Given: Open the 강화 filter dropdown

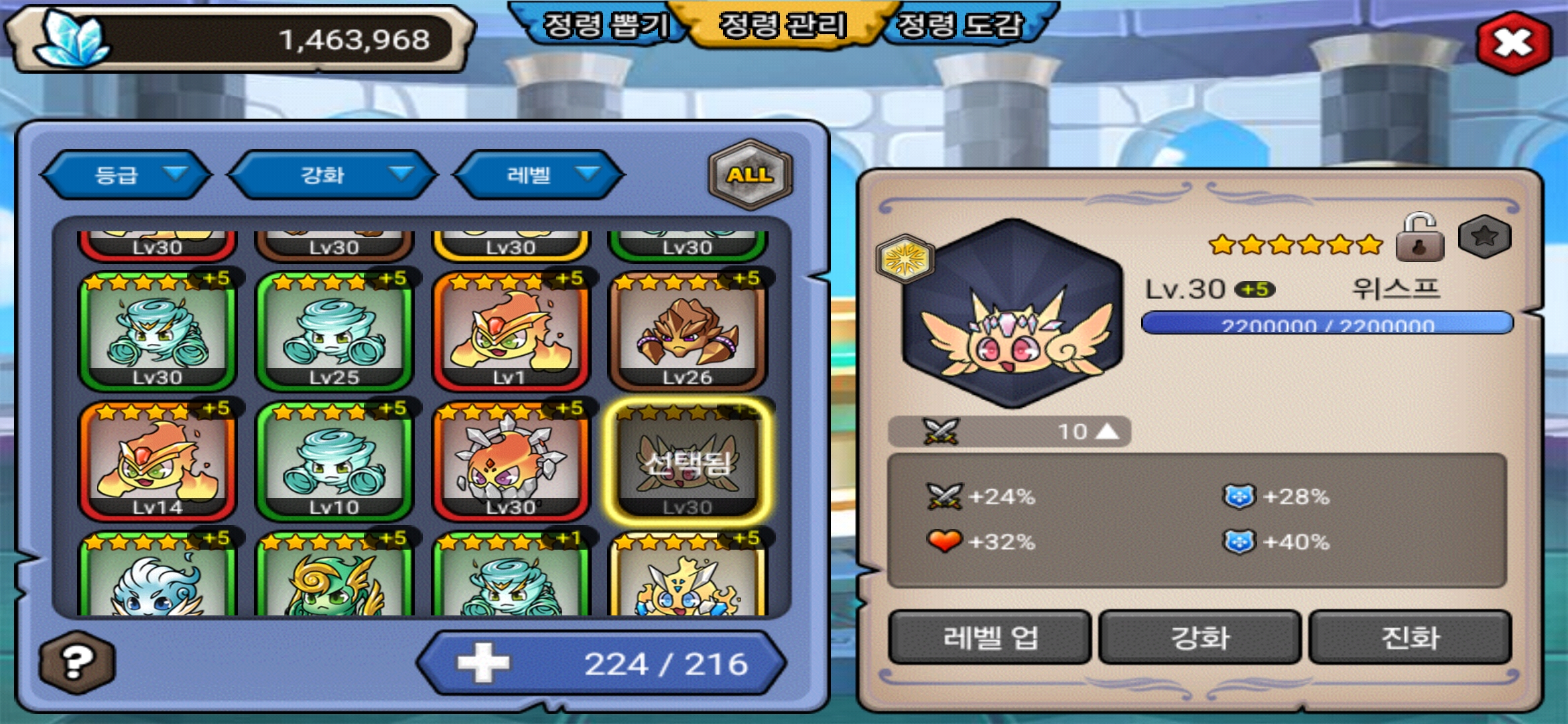Looking at the screenshot, I should 333,175.
